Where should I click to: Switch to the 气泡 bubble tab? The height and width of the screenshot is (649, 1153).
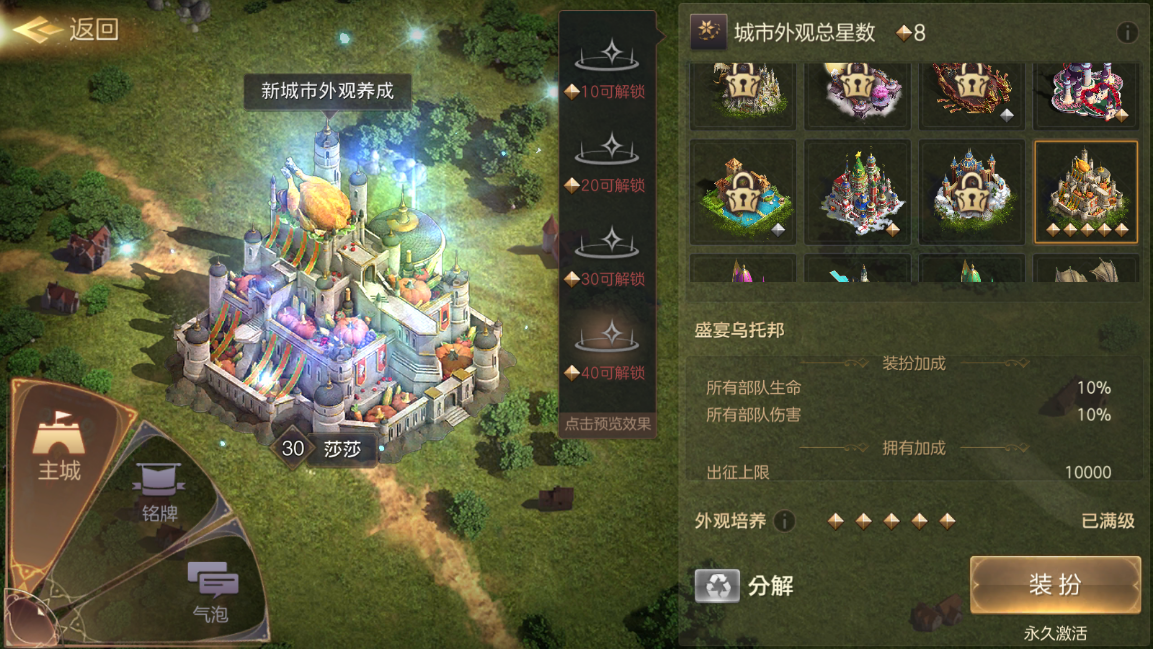point(211,590)
